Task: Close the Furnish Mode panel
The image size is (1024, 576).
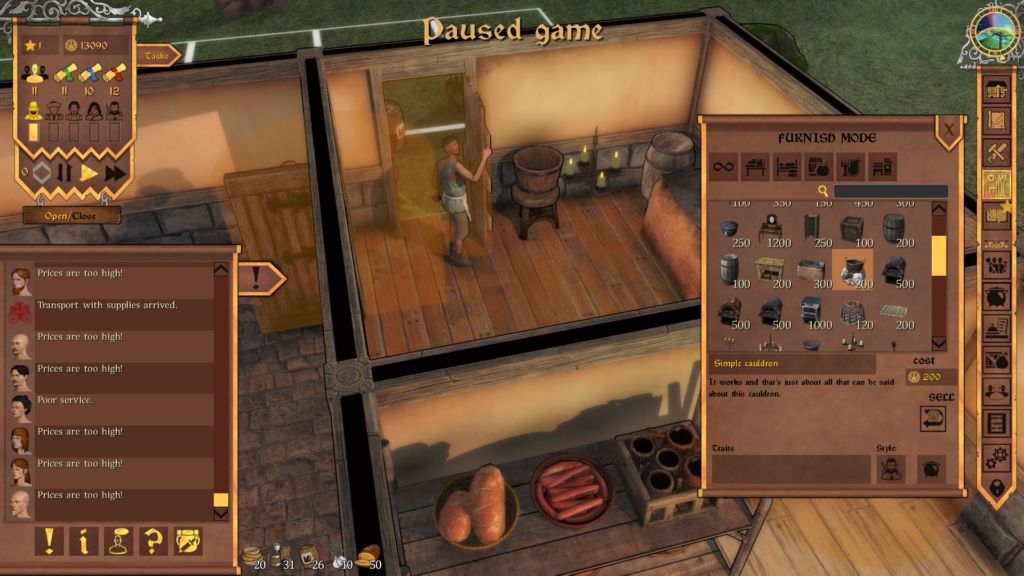Action: coord(948,128)
